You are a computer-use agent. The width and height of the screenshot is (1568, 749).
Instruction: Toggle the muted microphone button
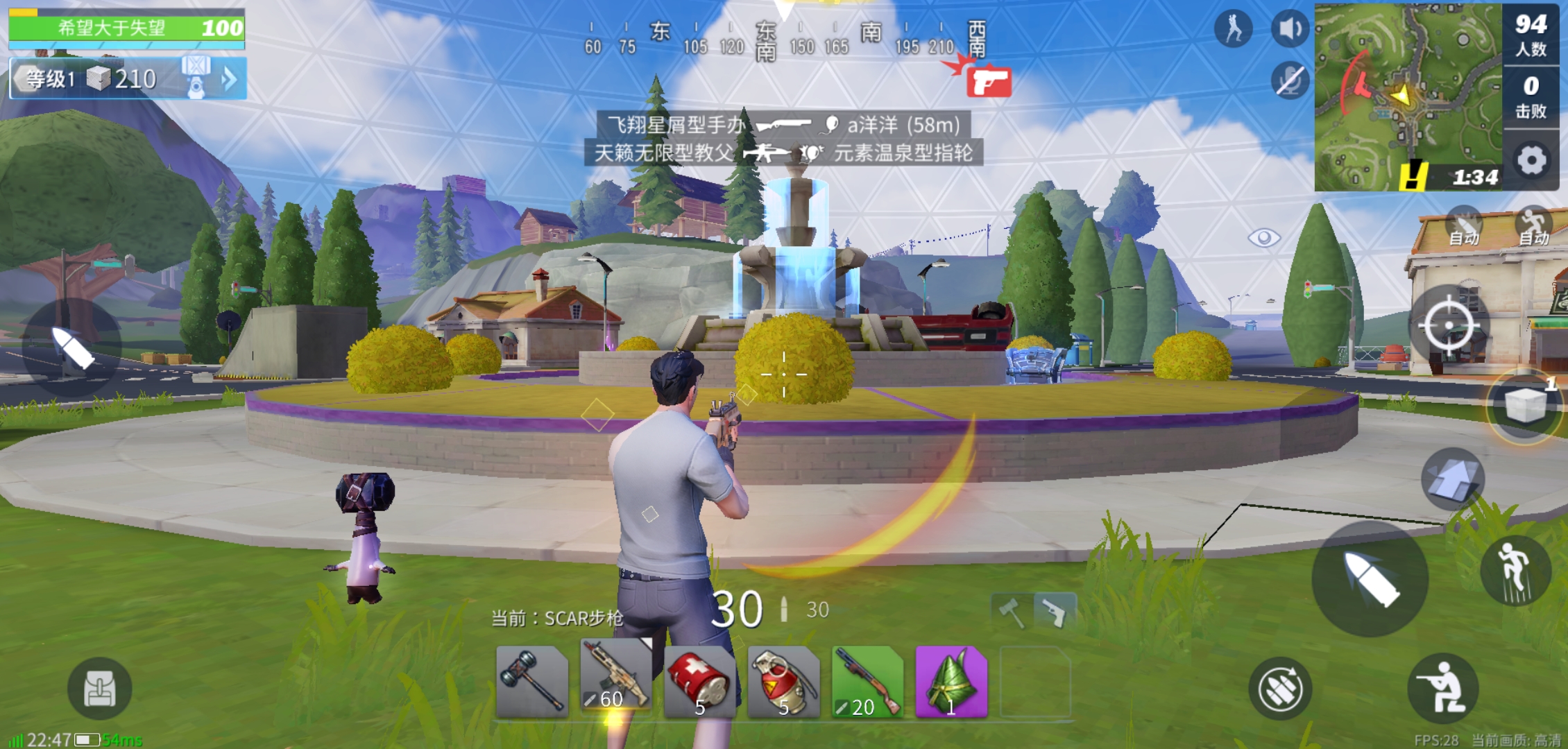(x=1290, y=80)
